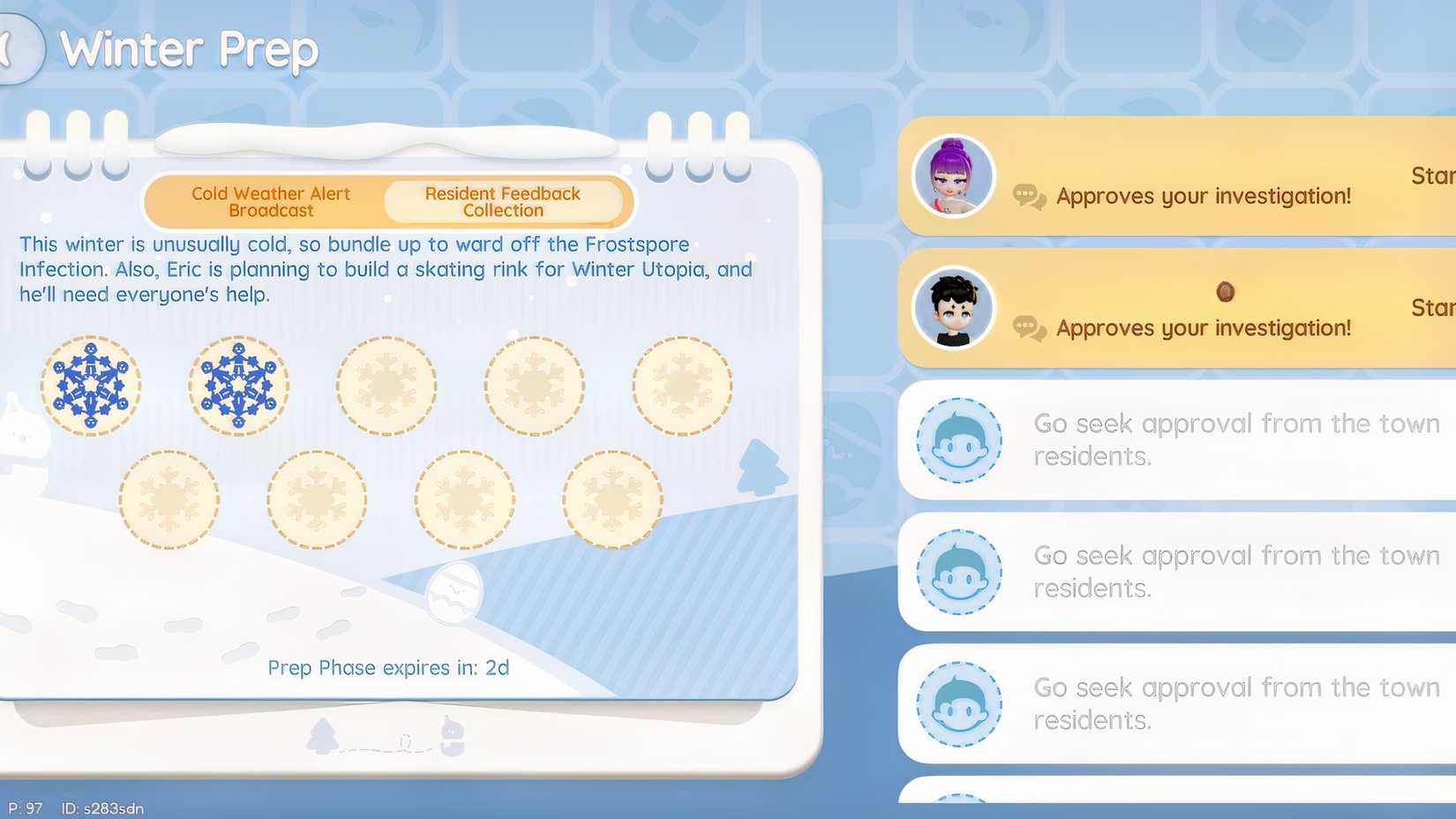Image resolution: width=1456 pixels, height=819 pixels.
Task: Click the third empty snowflake slot in top row
Action: pyautogui.click(x=386, y=386)
